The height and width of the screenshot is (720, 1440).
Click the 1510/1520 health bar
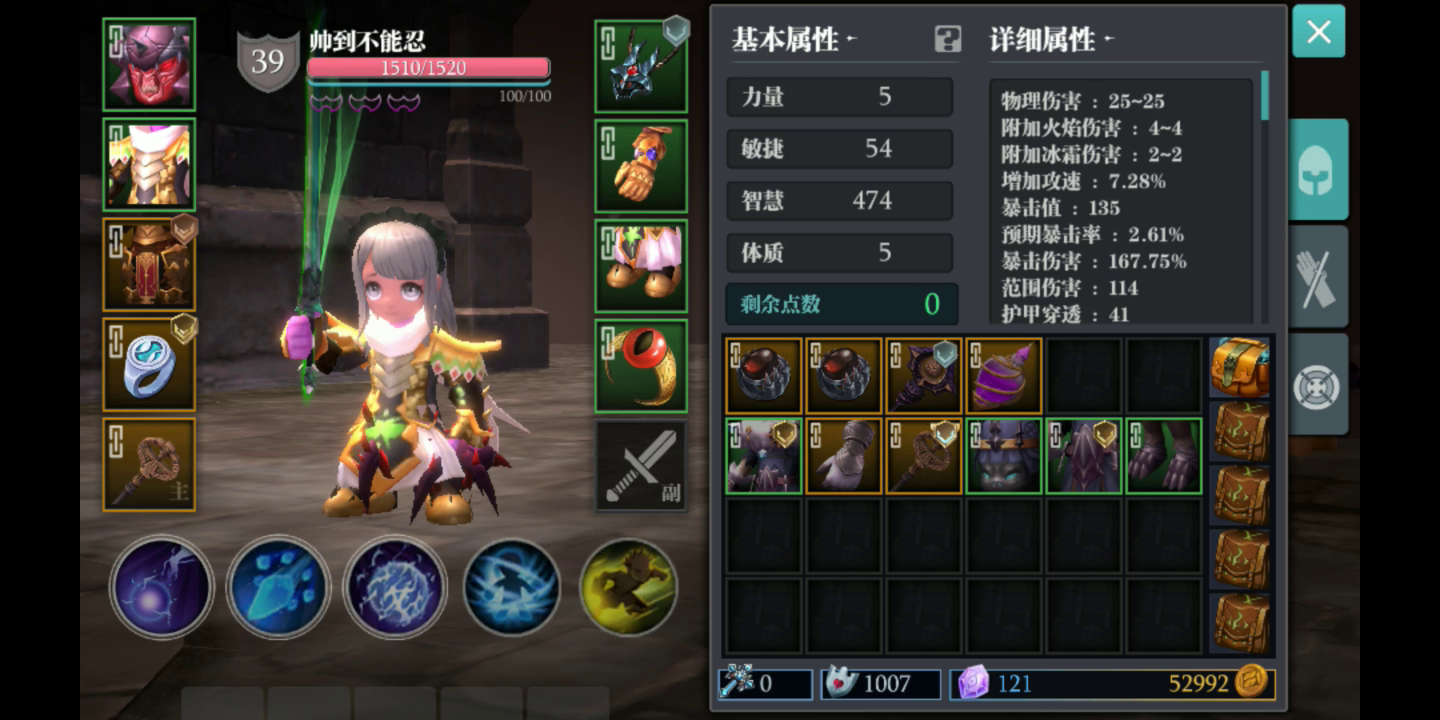(430, 67)
